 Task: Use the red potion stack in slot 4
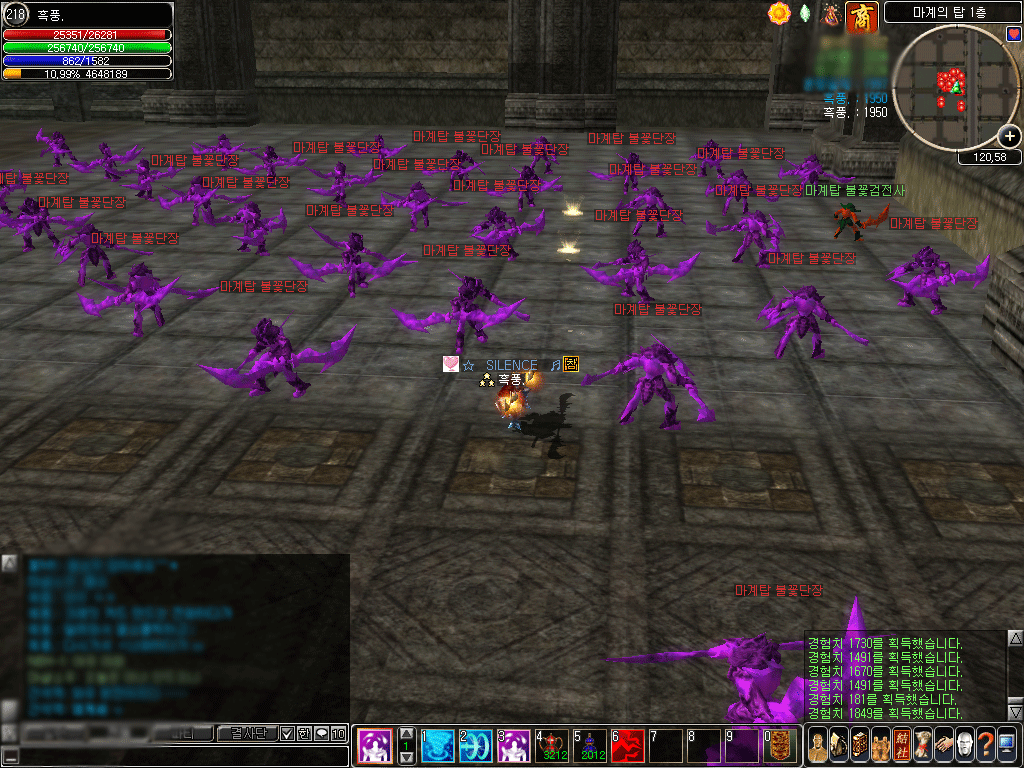point(553,746)
